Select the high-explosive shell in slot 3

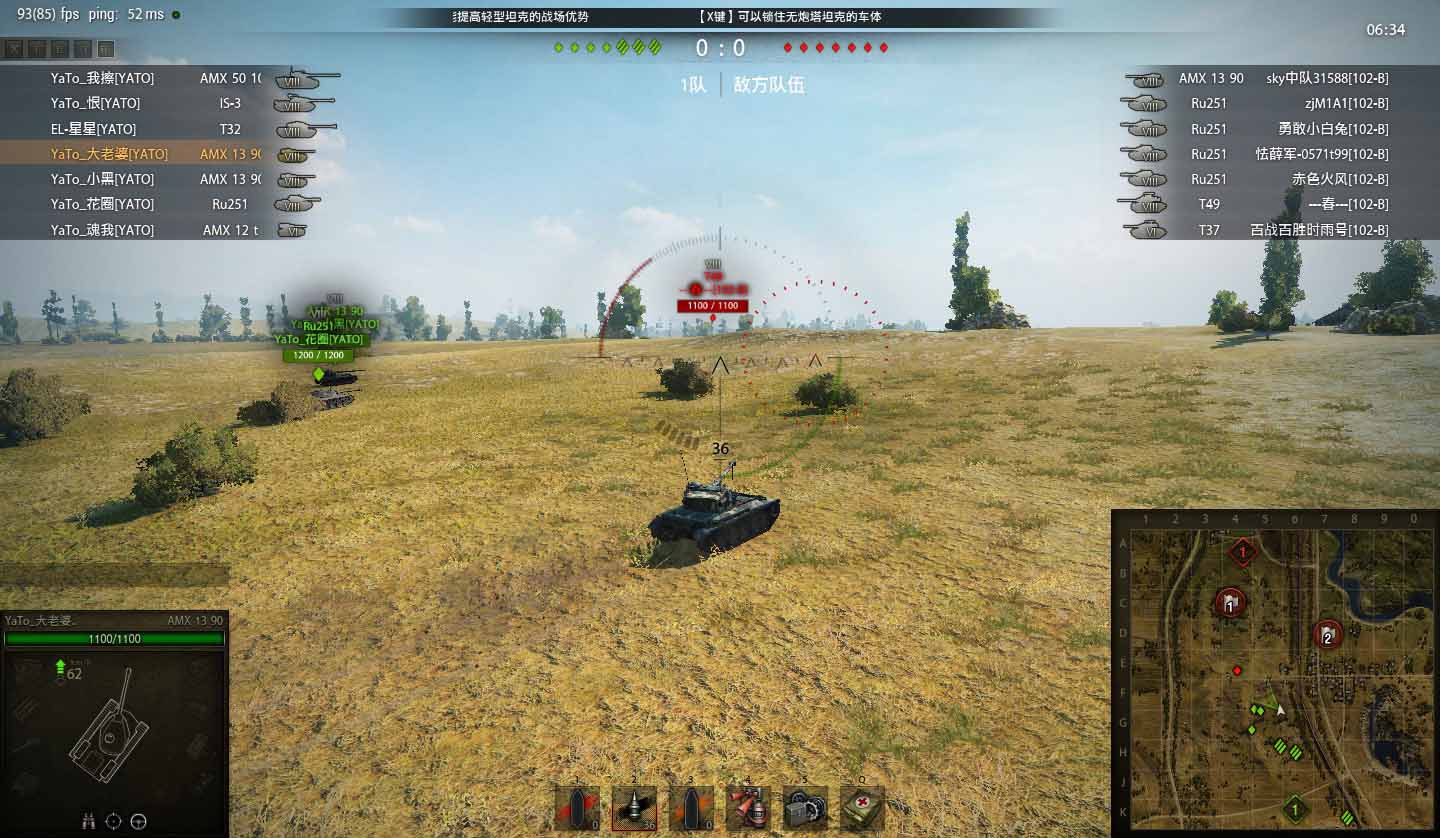pyautogui.click(x=690, y=807)
